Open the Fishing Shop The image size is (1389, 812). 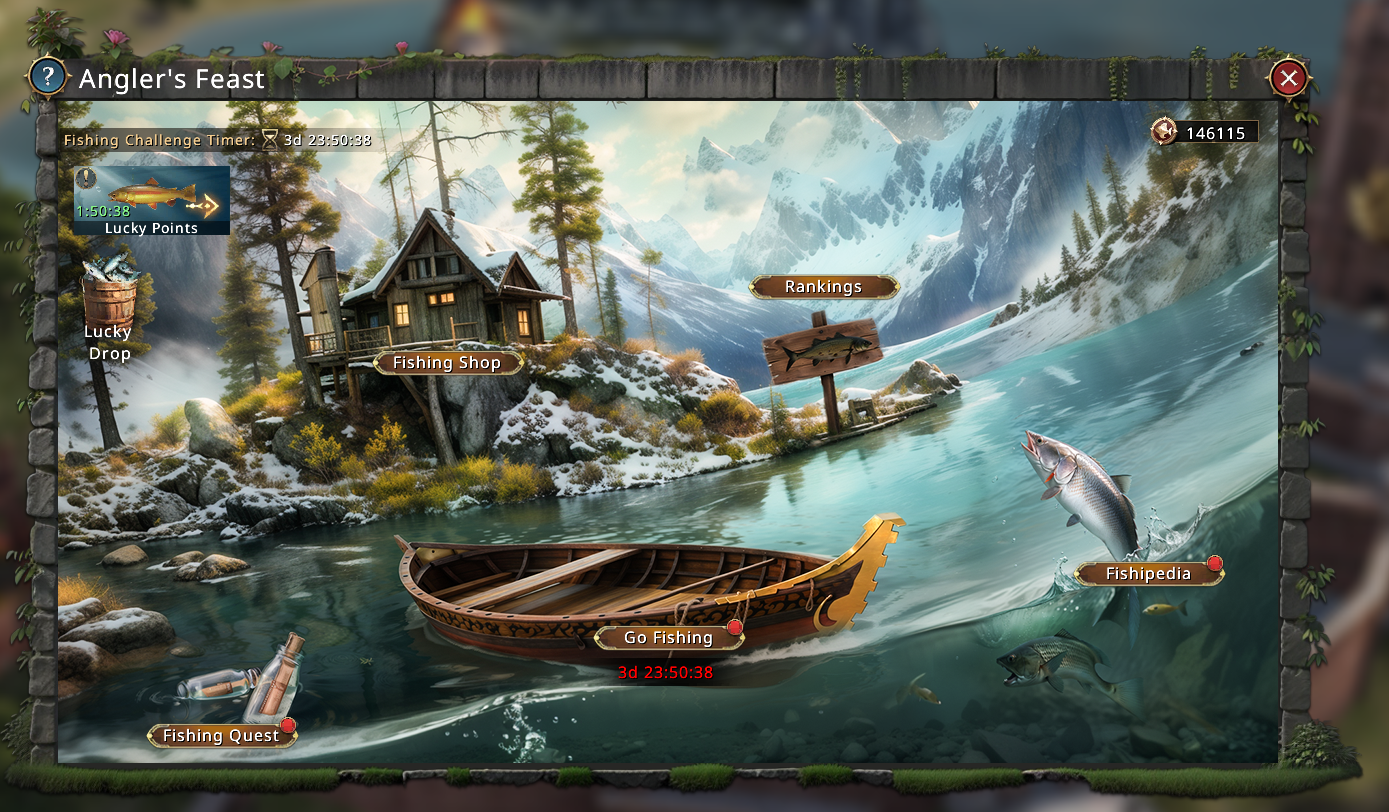(447, 363)
